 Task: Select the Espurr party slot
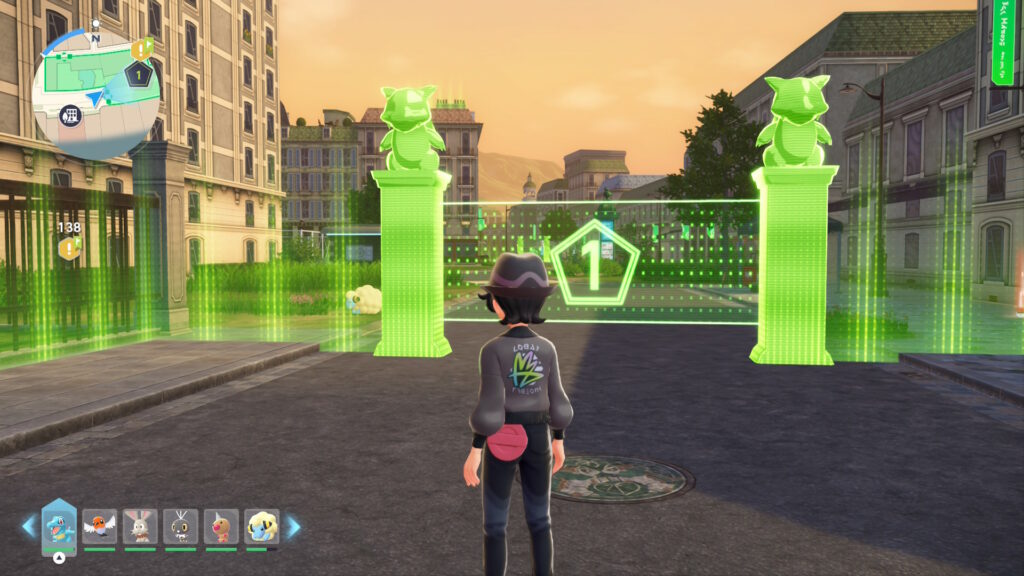(x=181, y=526)
